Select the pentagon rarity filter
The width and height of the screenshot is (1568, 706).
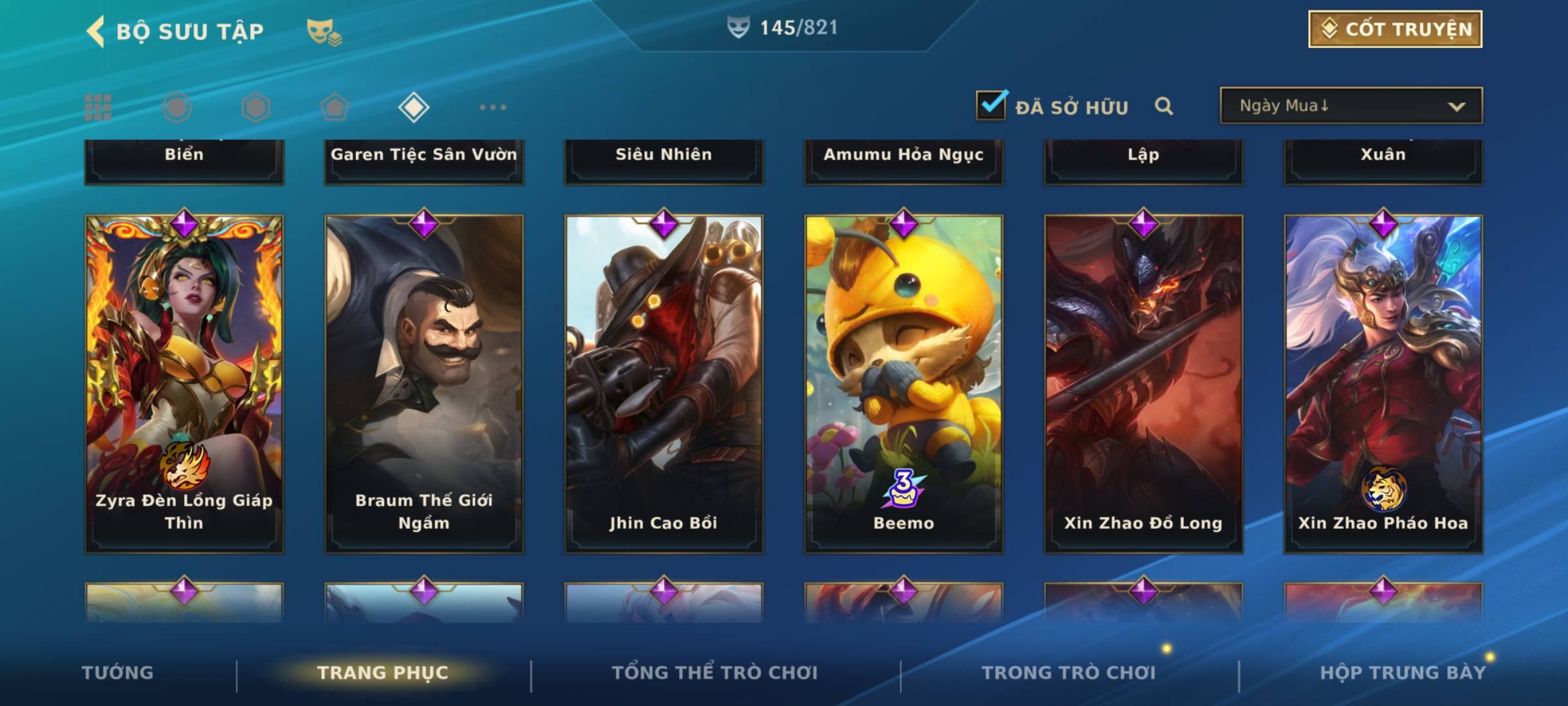pyautogui.click(x=335, y=107)
